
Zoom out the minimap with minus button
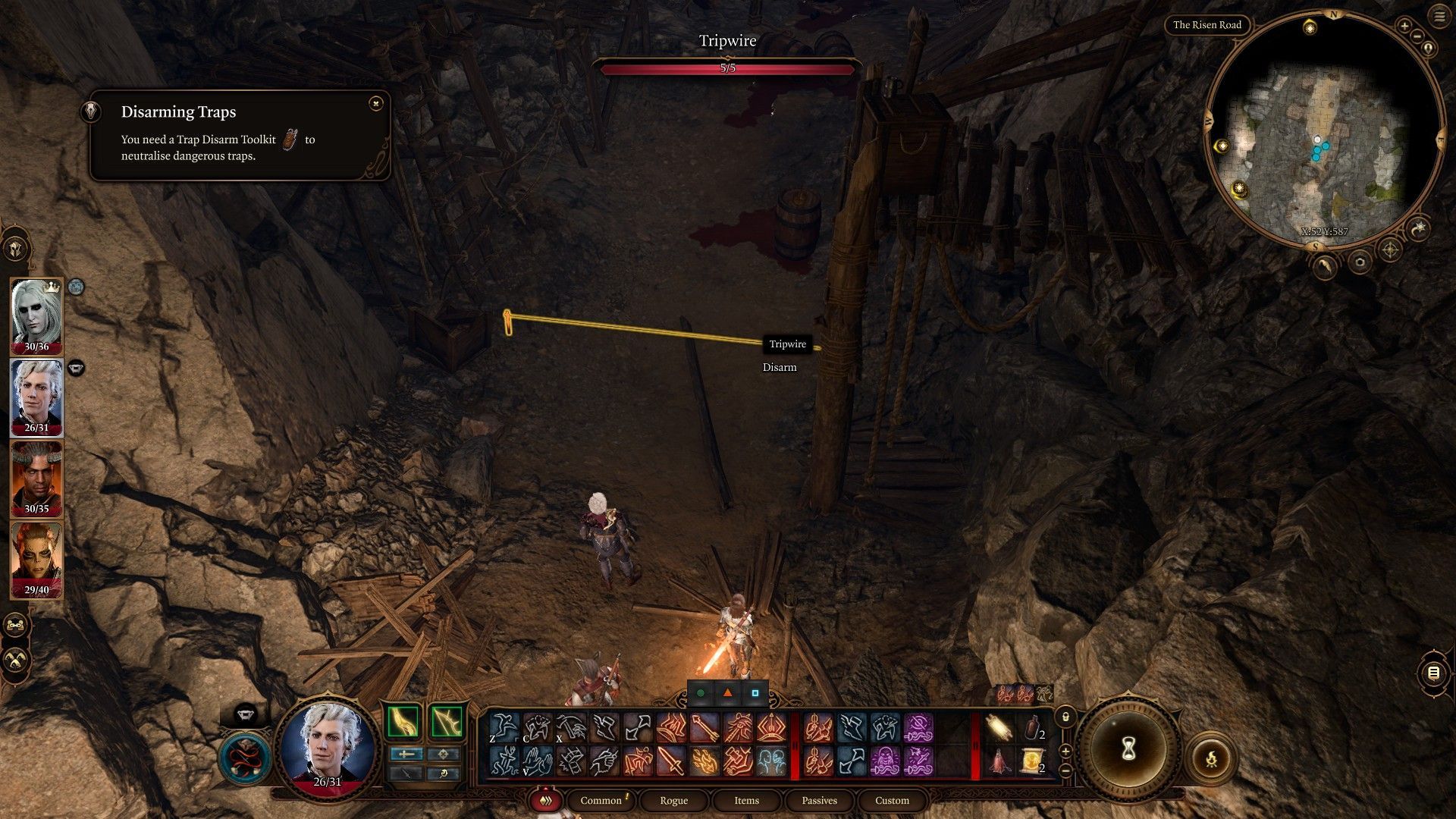point(1417,36)
